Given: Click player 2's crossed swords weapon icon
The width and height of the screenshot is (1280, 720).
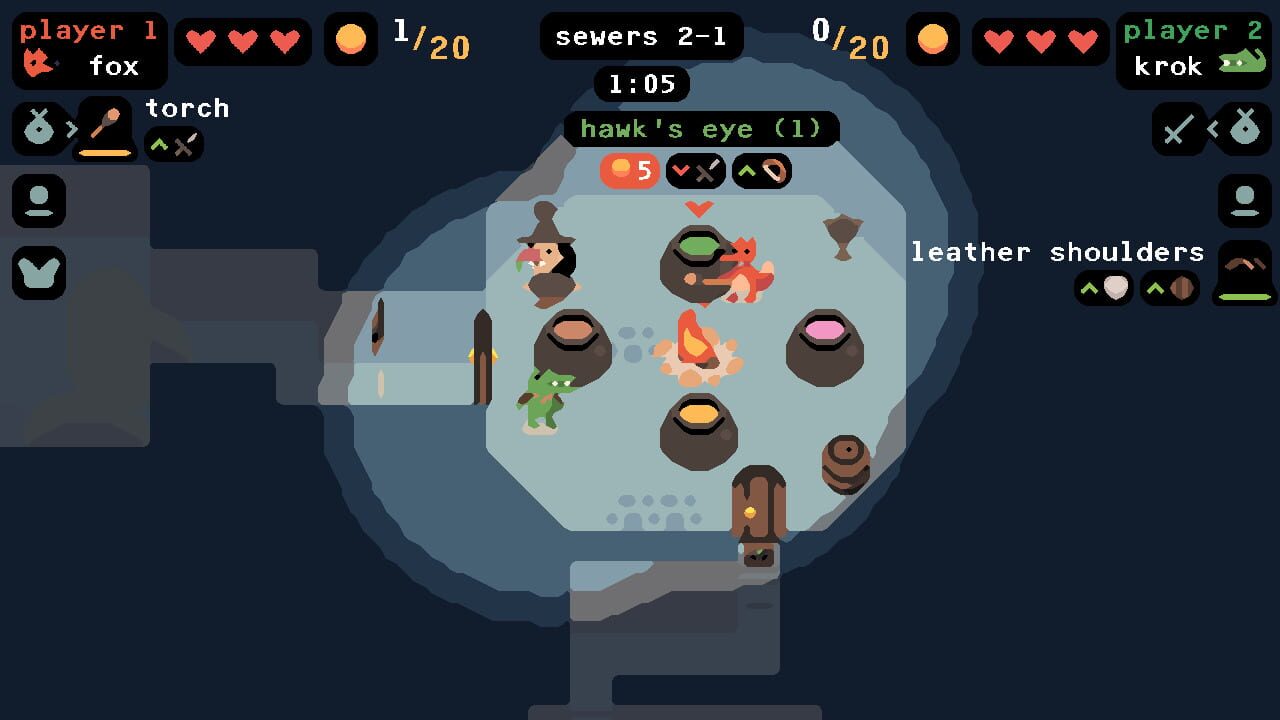Looking at the screenshot, I should (1178, 130).
